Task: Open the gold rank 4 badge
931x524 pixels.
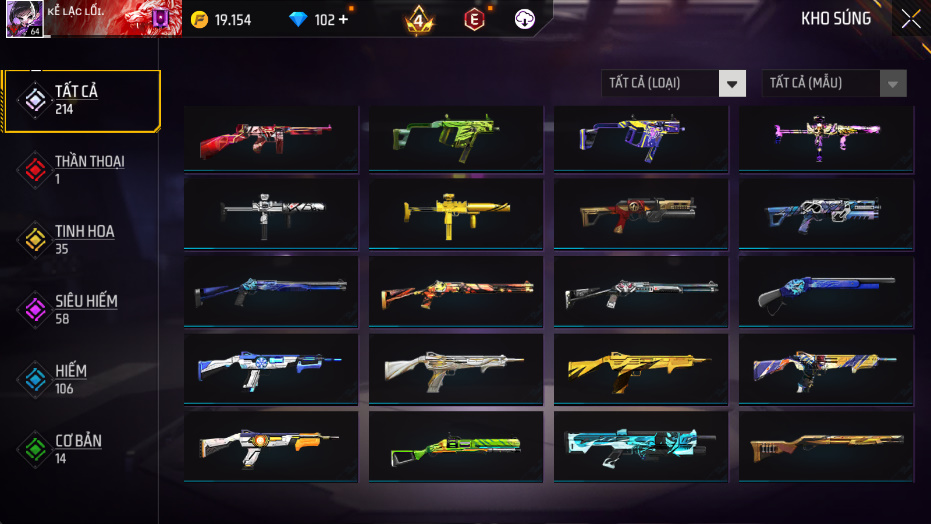Action: (419, 20)
